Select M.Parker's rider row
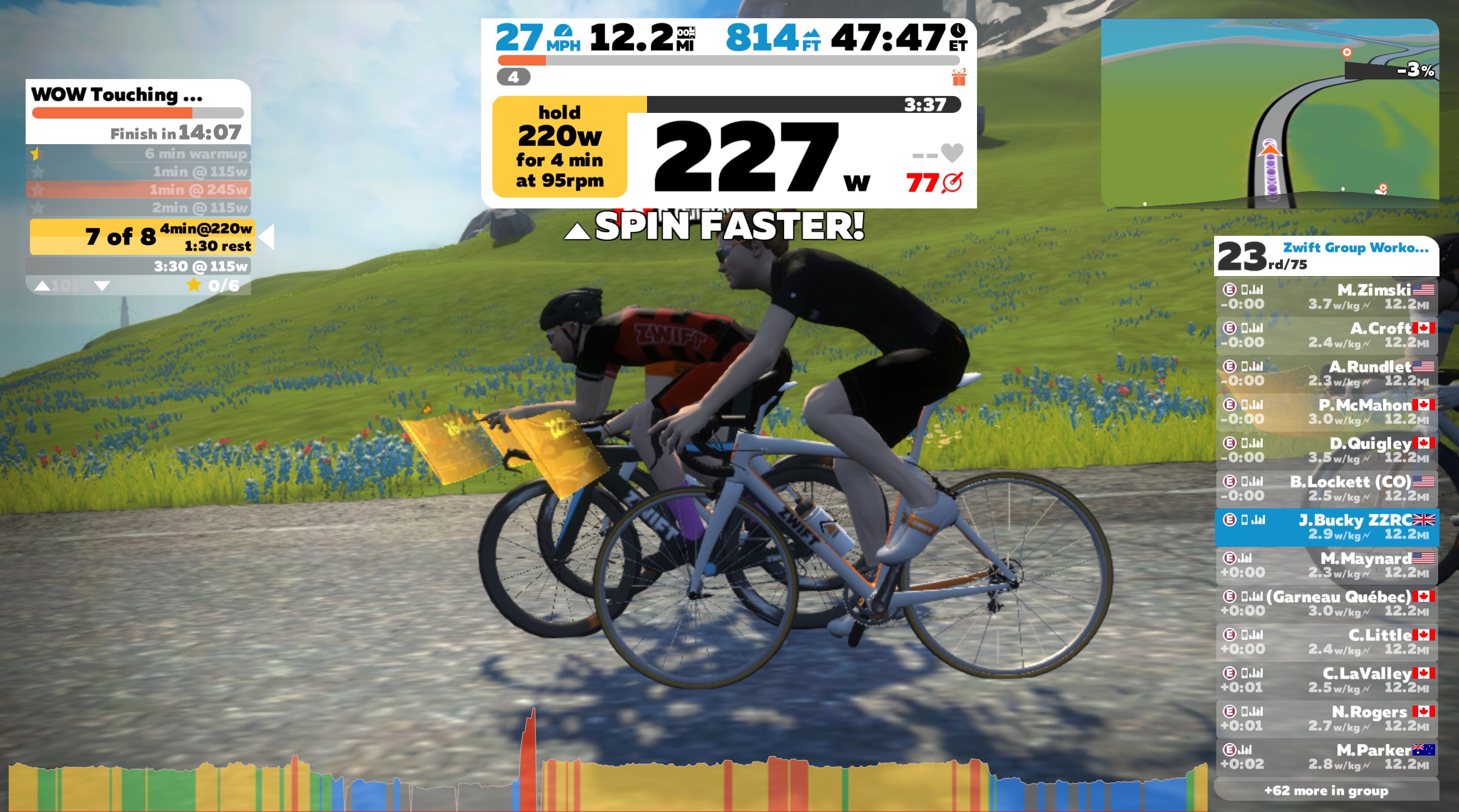The width and height of the screenshot is (1459, 812). [x=1326, y=757]
